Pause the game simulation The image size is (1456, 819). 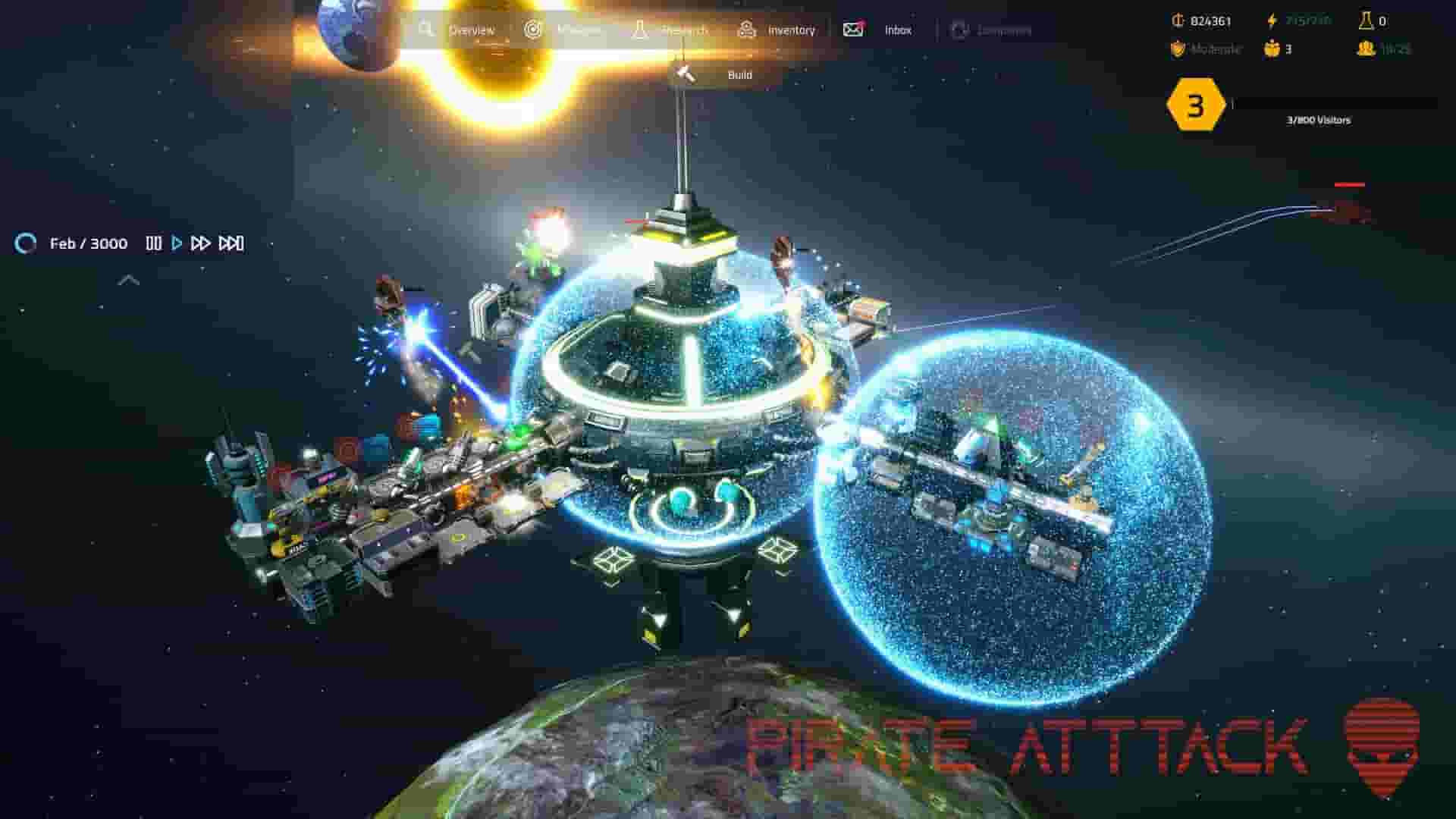[154, 243]
